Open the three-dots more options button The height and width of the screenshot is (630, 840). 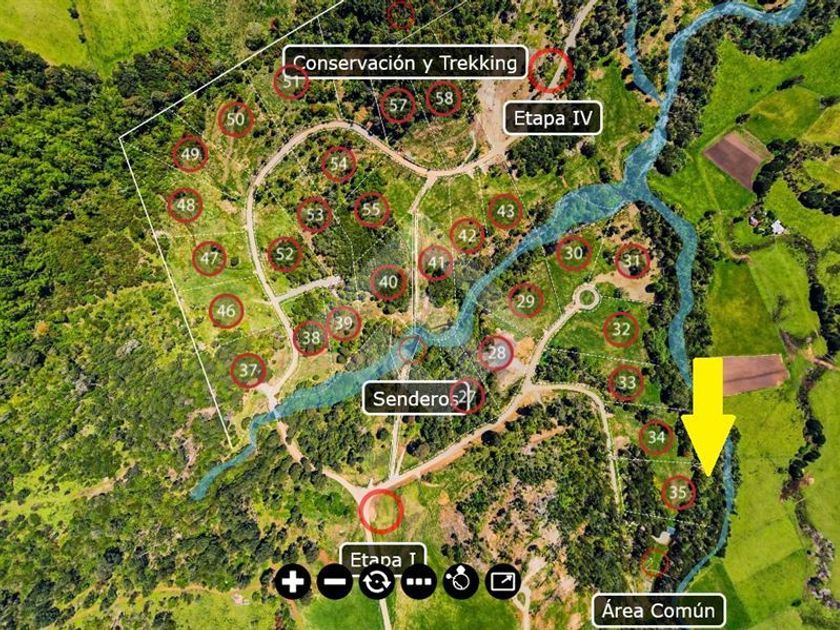pyautogui.click(x=419, y=580)
